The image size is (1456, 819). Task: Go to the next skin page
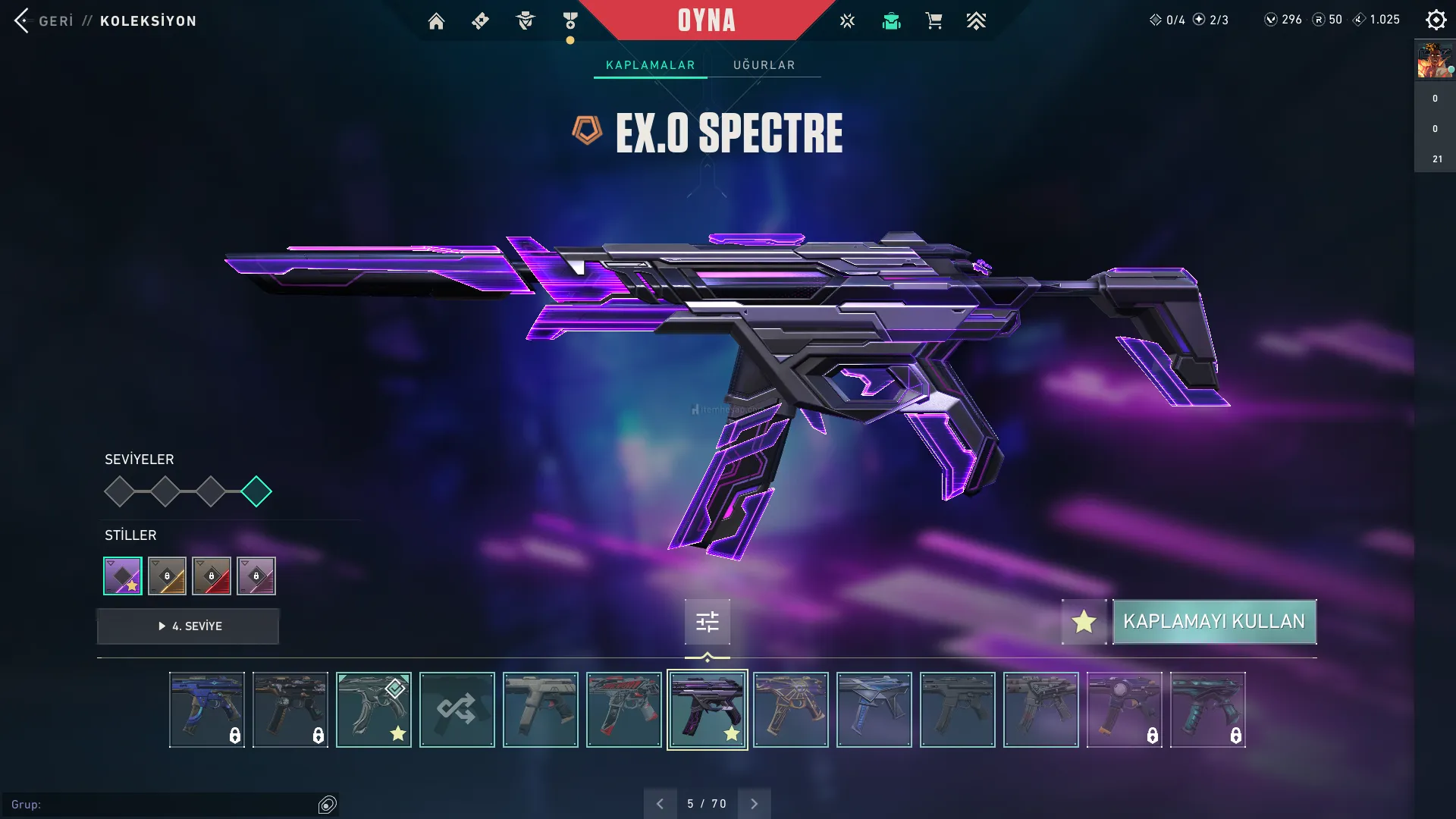pyautogui.click(x=754, y=804)
